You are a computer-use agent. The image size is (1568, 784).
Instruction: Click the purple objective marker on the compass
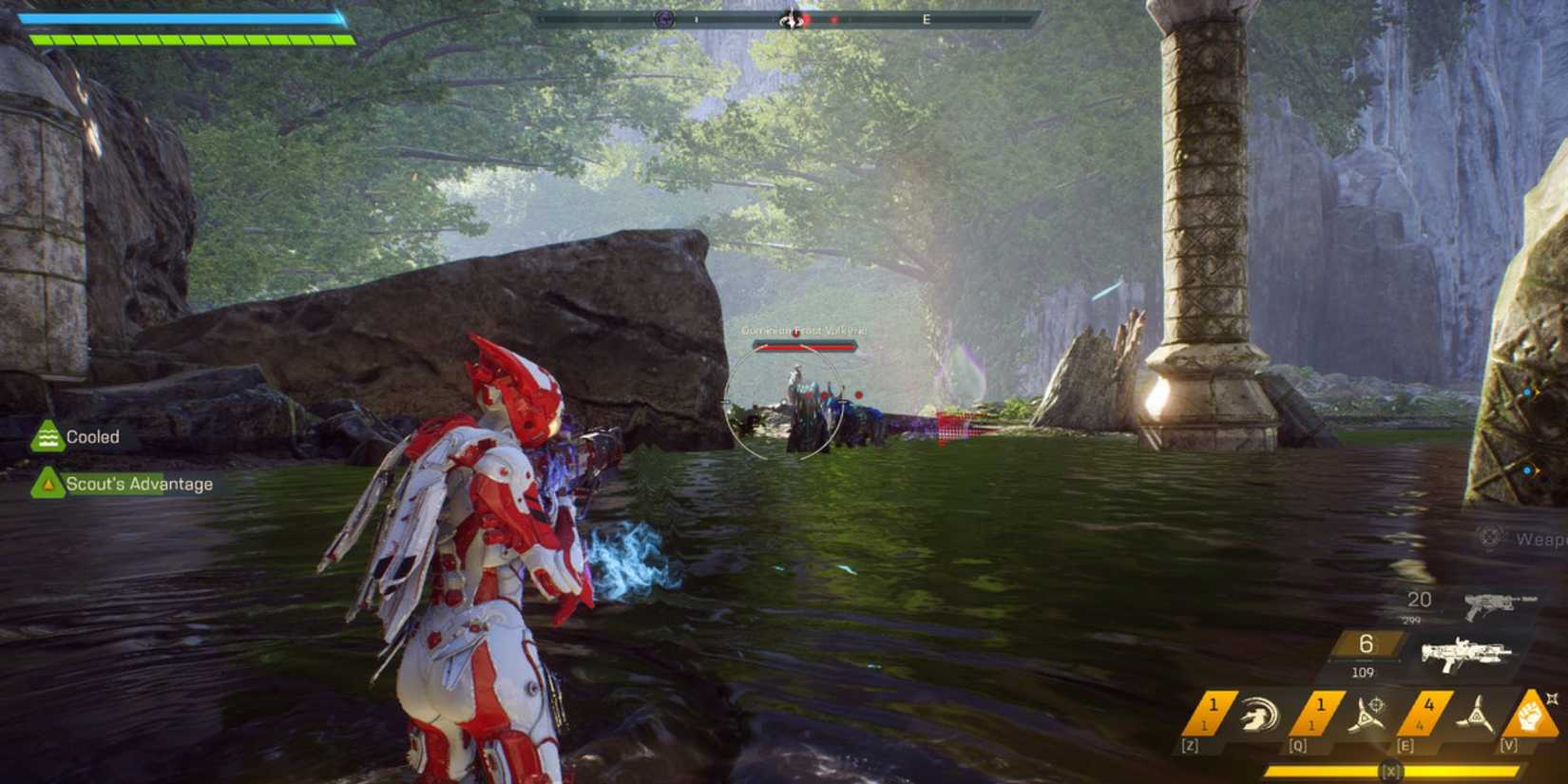point(663,19)
